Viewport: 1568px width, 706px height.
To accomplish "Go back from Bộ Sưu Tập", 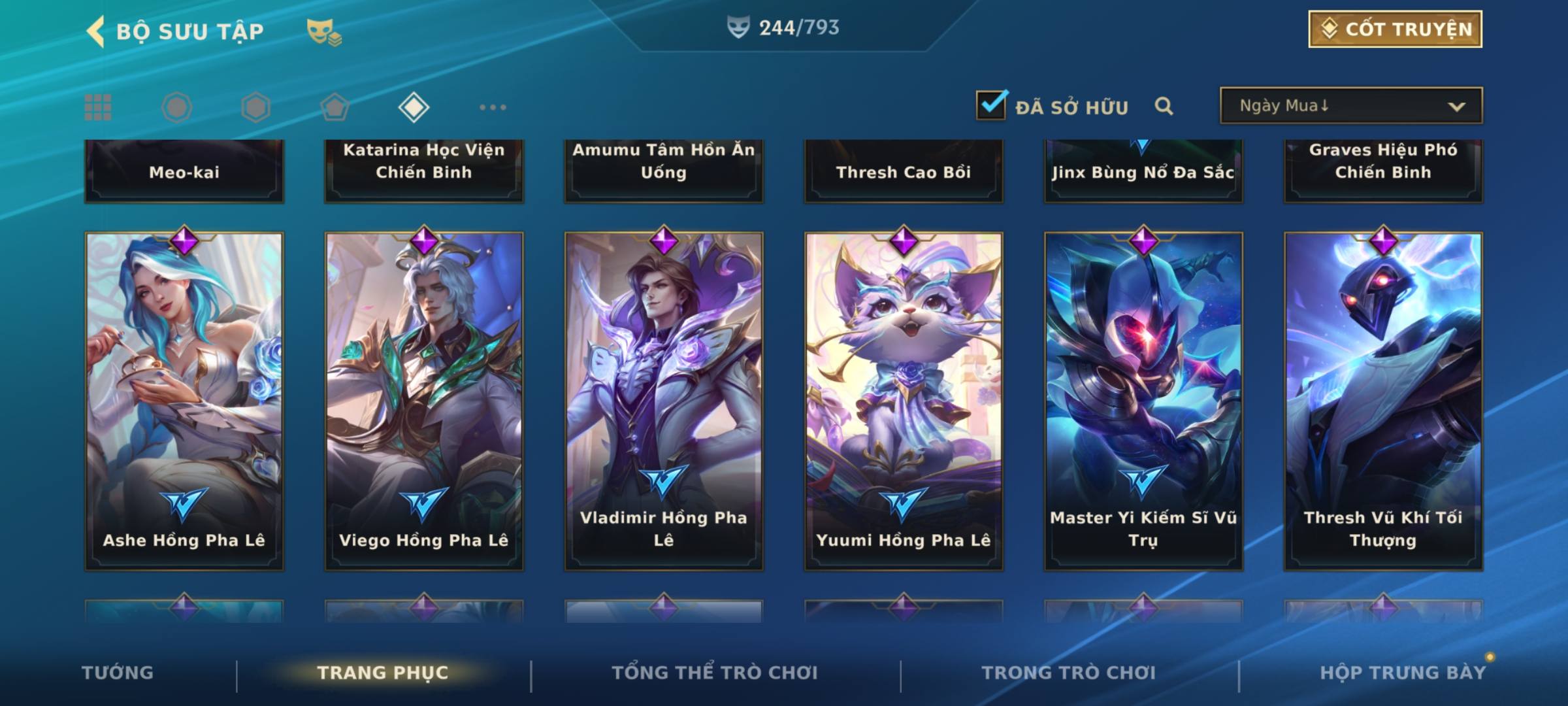I will (96, 31).
